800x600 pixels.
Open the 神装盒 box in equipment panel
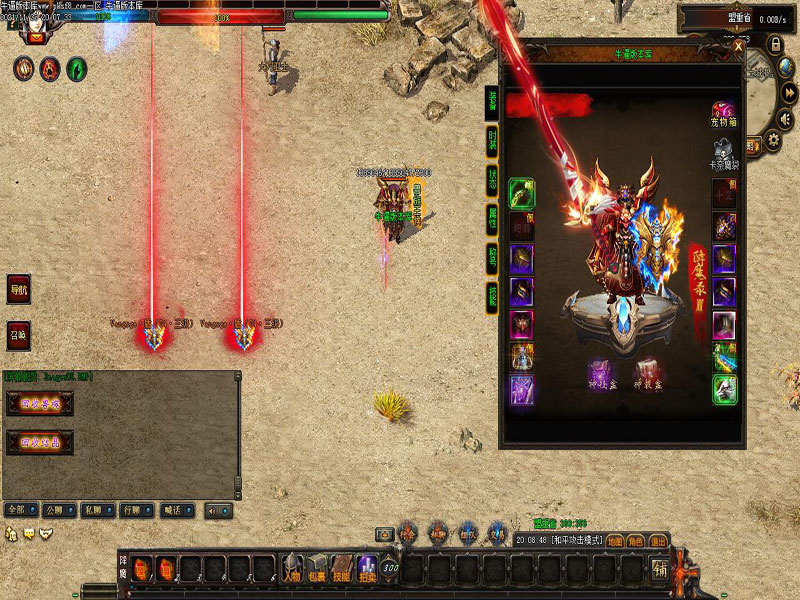(x=646, y=373)
